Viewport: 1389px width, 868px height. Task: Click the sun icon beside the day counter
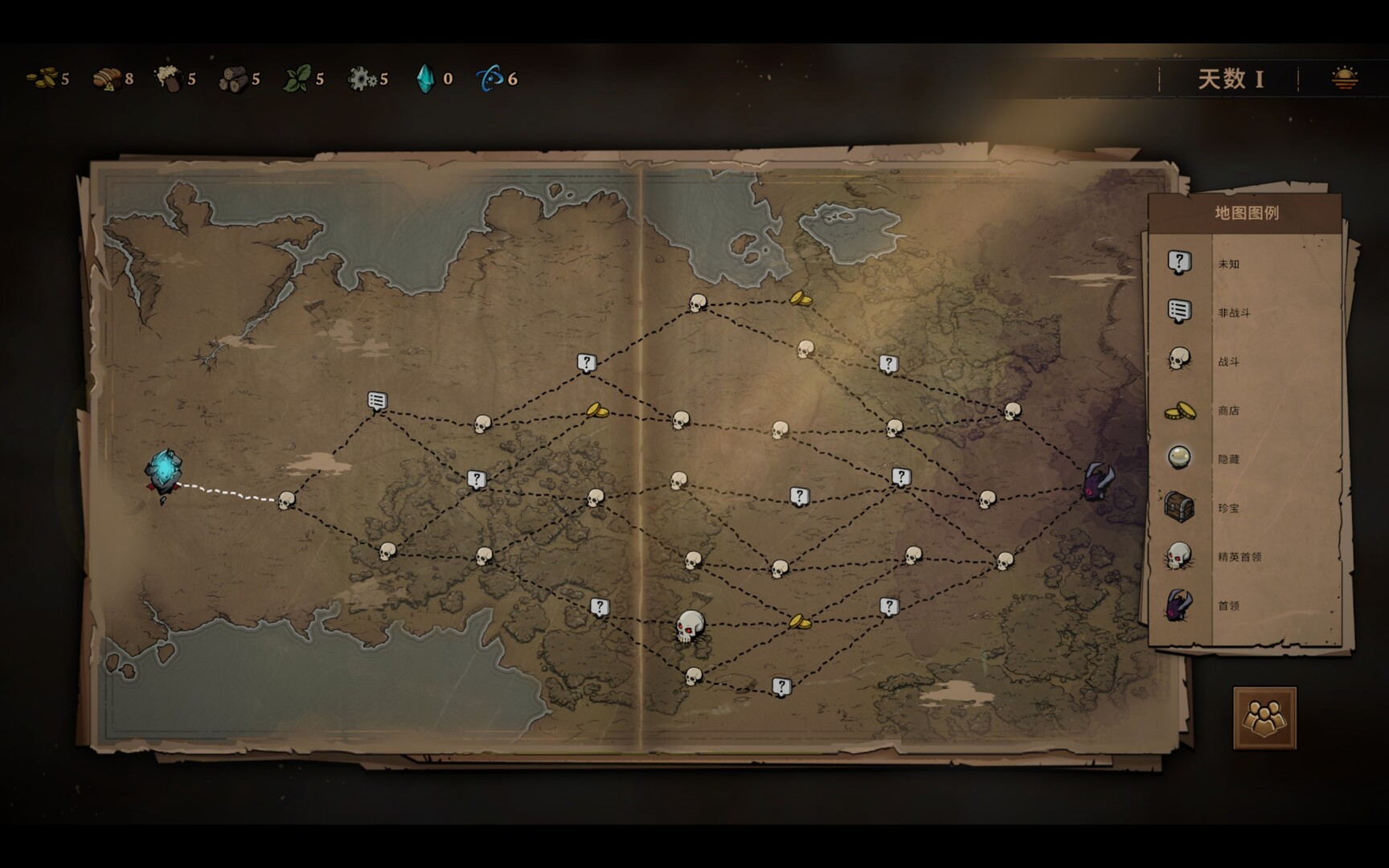(1344, 78)
